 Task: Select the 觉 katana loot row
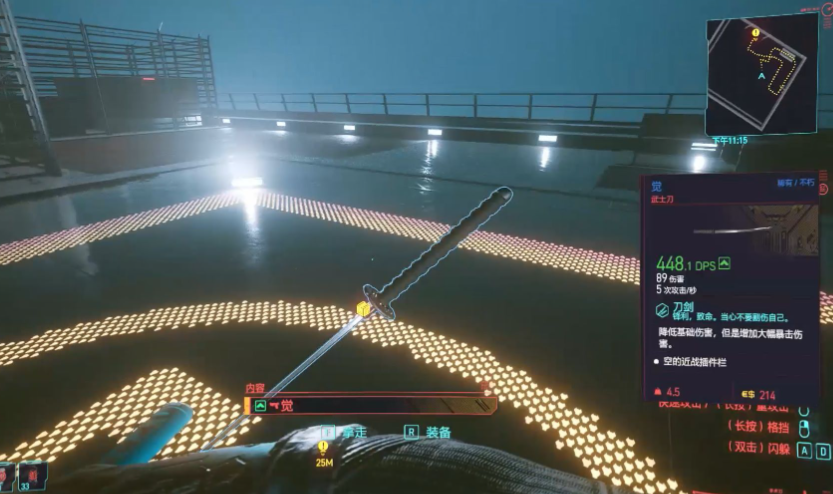coord(370,405)
